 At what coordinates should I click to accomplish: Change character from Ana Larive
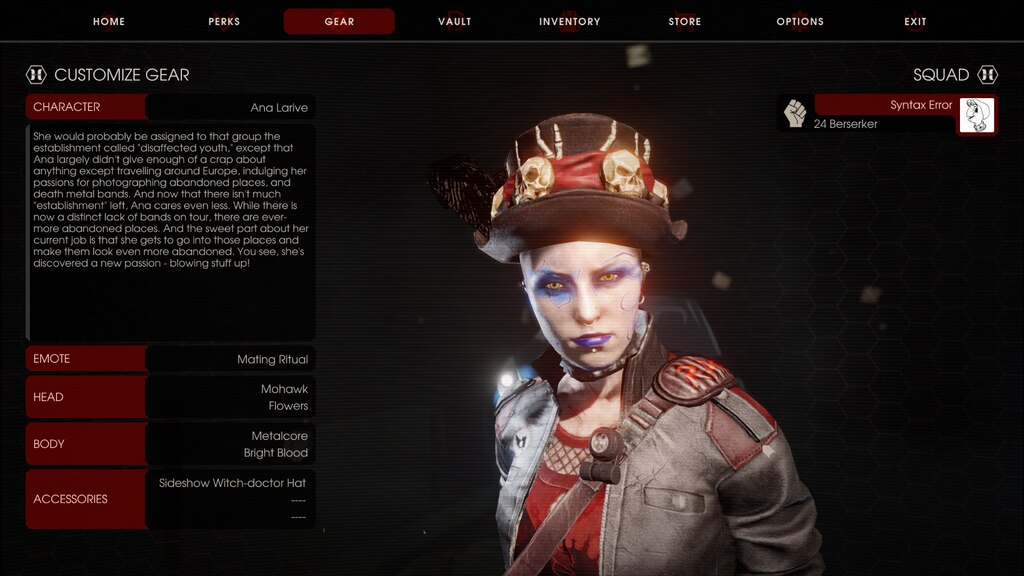(x=230, y=107)
